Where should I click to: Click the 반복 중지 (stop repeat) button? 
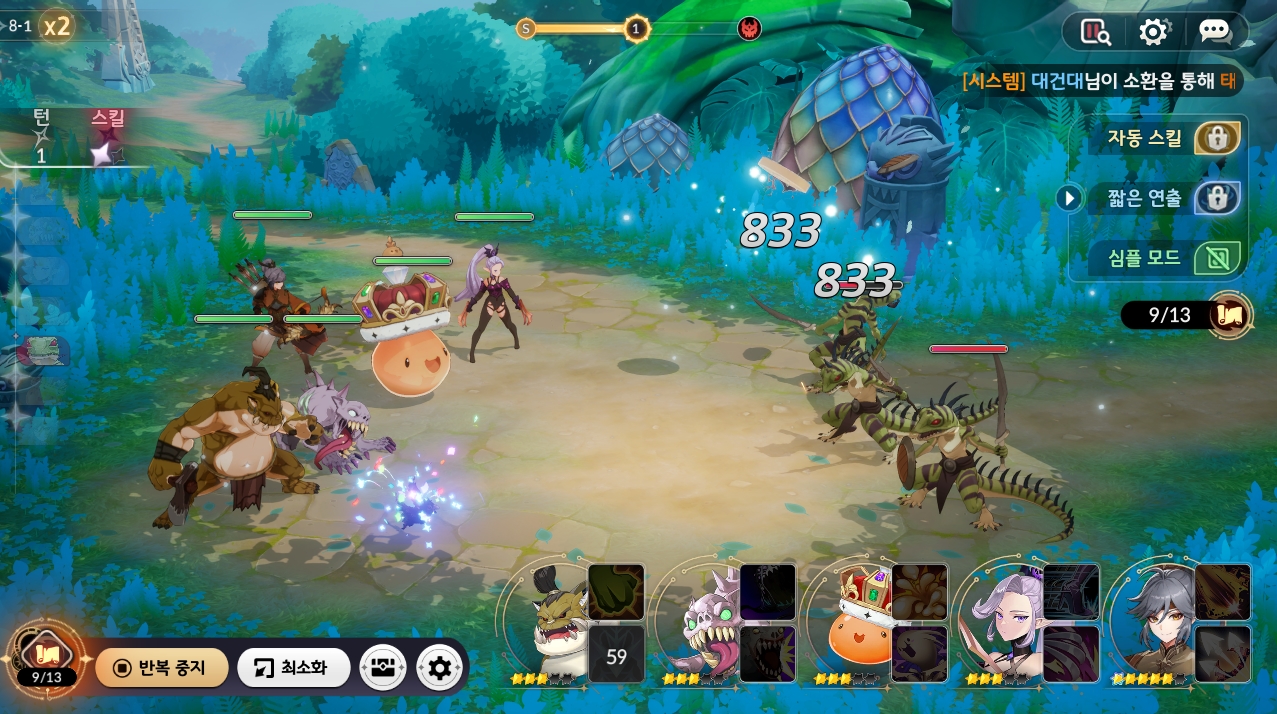tap(162, 668)
